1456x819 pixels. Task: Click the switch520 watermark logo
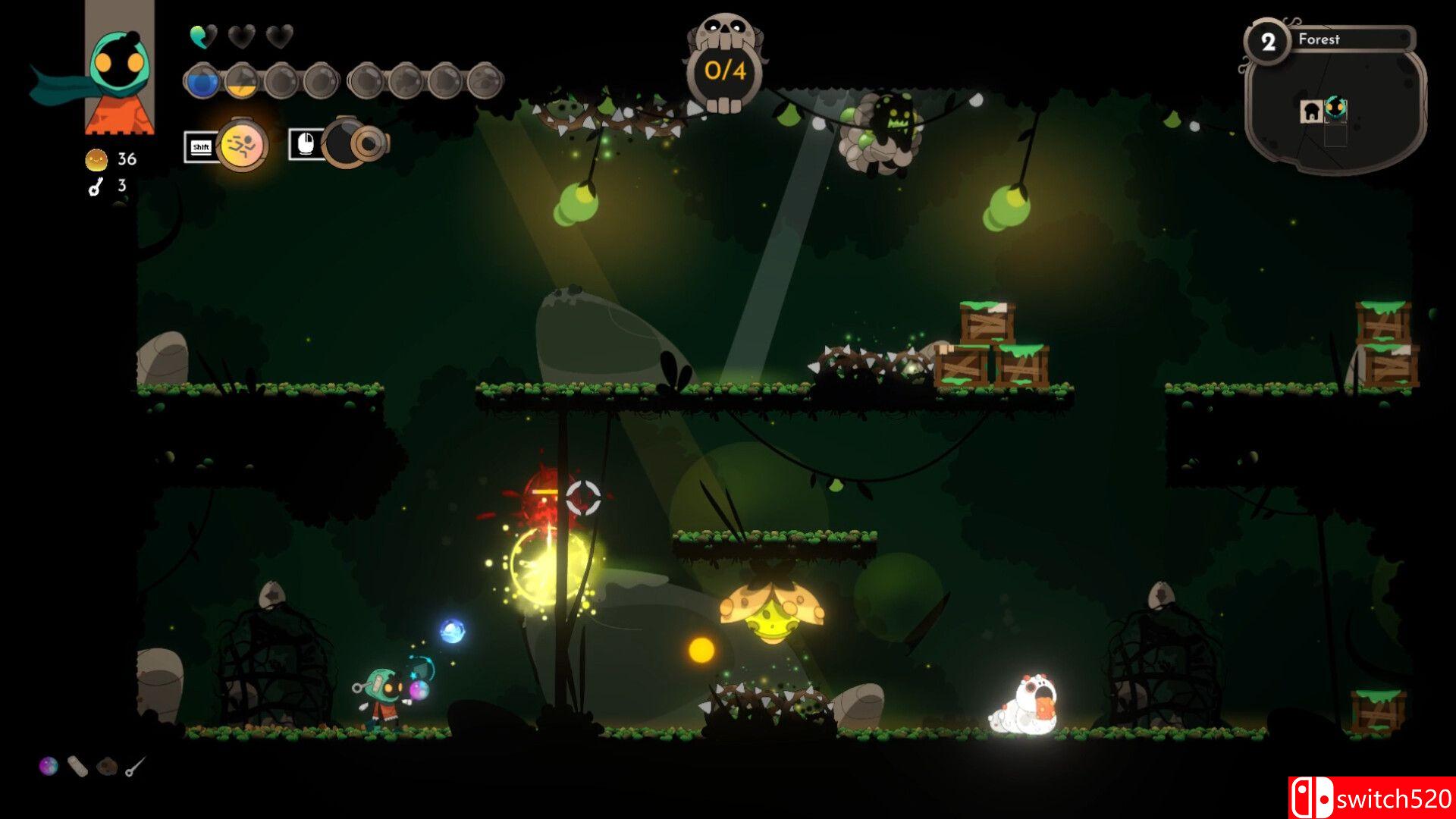coord(1371,798)
